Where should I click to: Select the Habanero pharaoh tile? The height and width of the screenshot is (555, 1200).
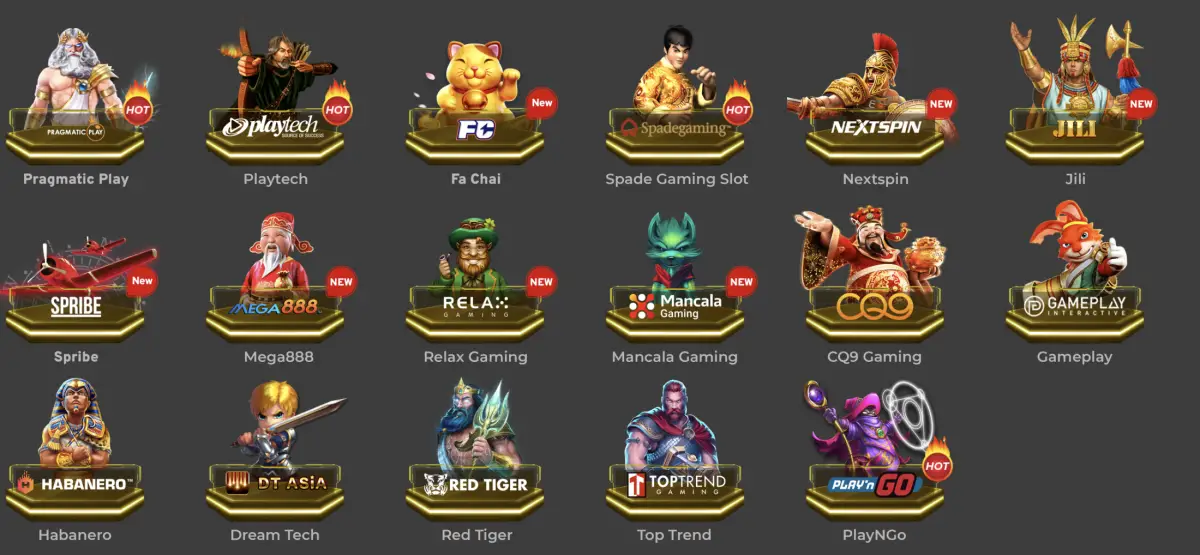click(76, 462)
